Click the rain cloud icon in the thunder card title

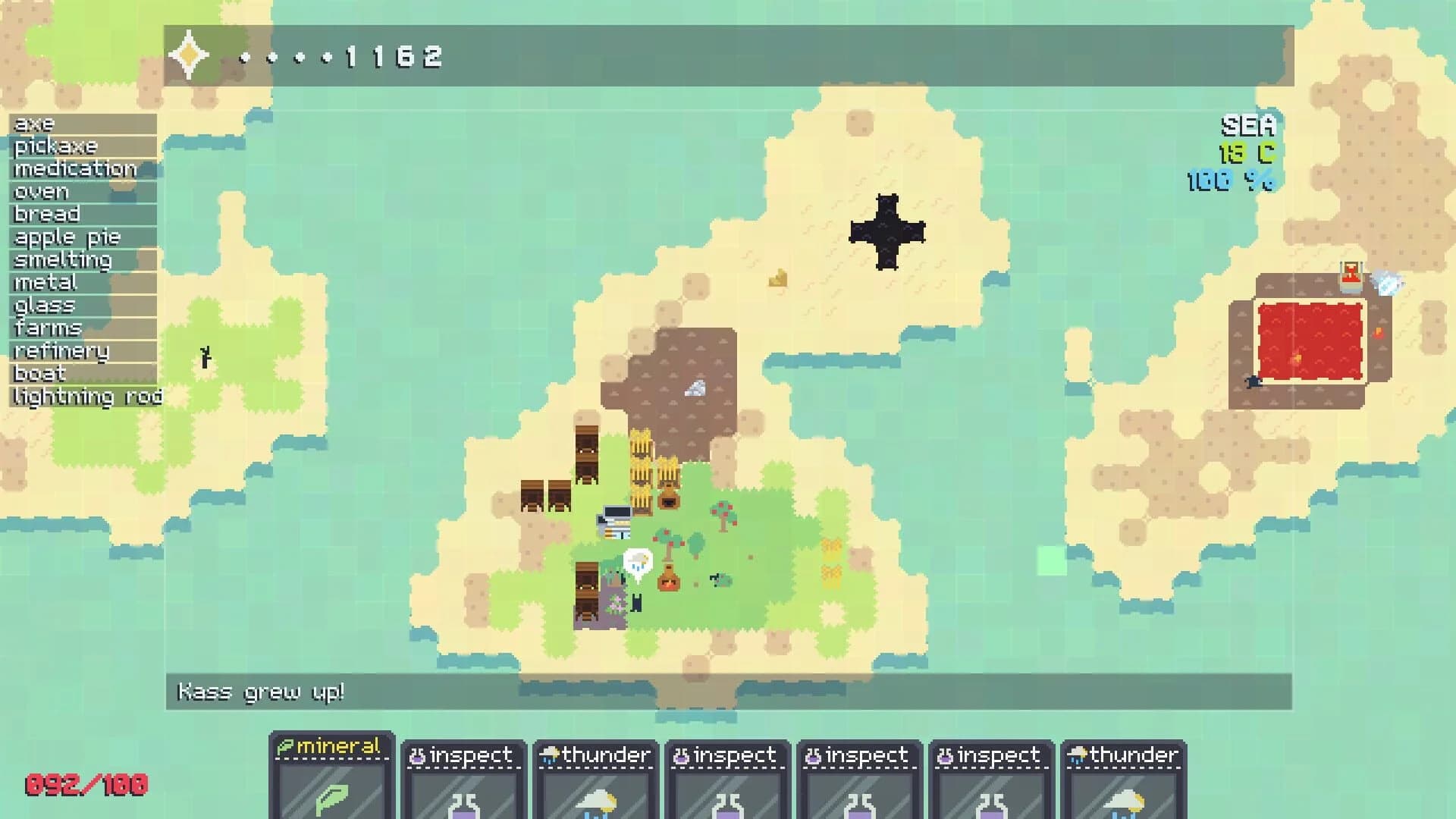[x=548, y=755]
